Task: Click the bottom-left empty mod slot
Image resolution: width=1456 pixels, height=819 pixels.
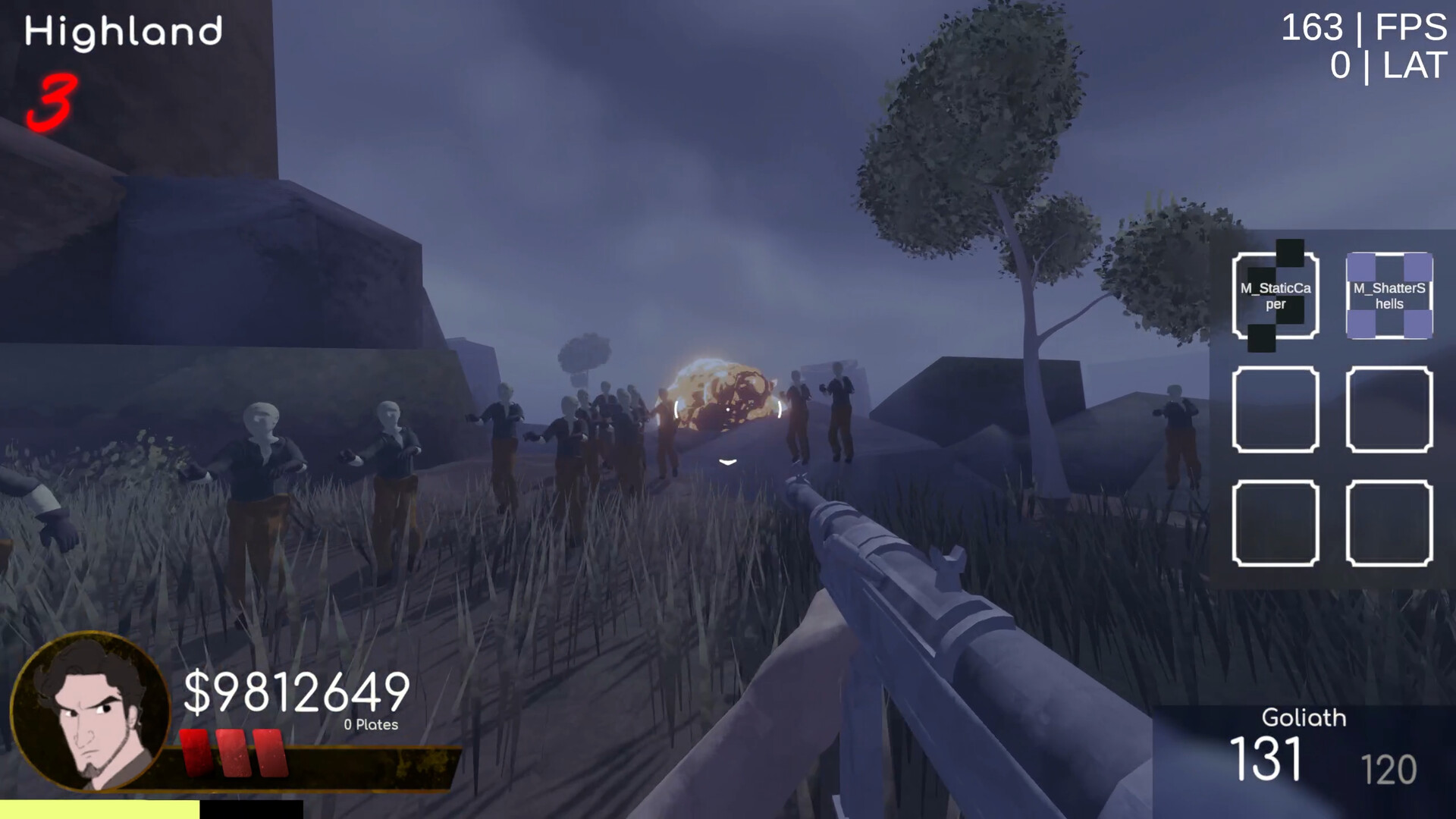Action: click(1275, 525)
